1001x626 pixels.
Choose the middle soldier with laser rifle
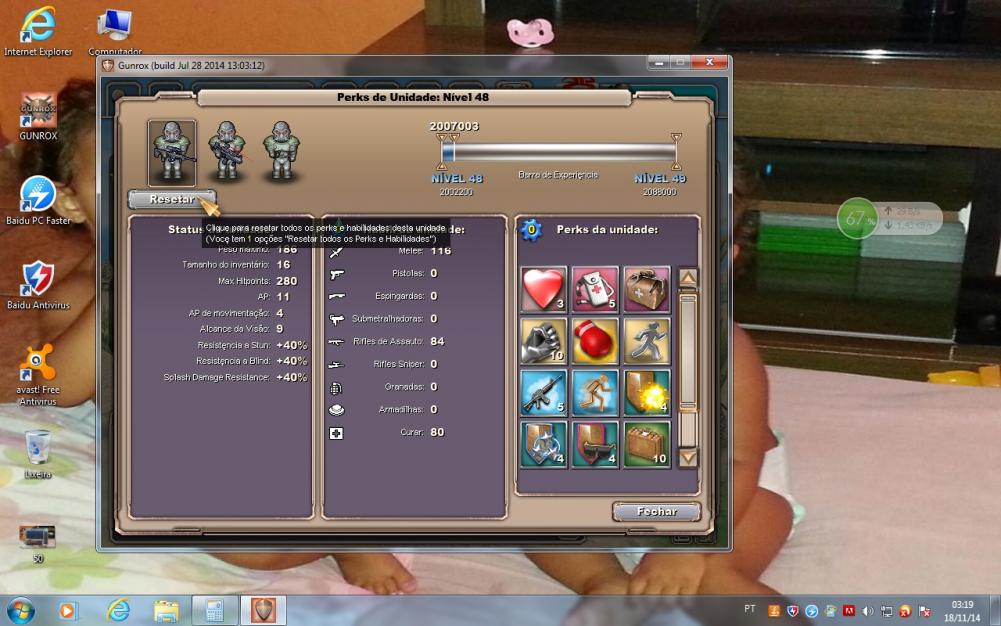coord(227,153)
